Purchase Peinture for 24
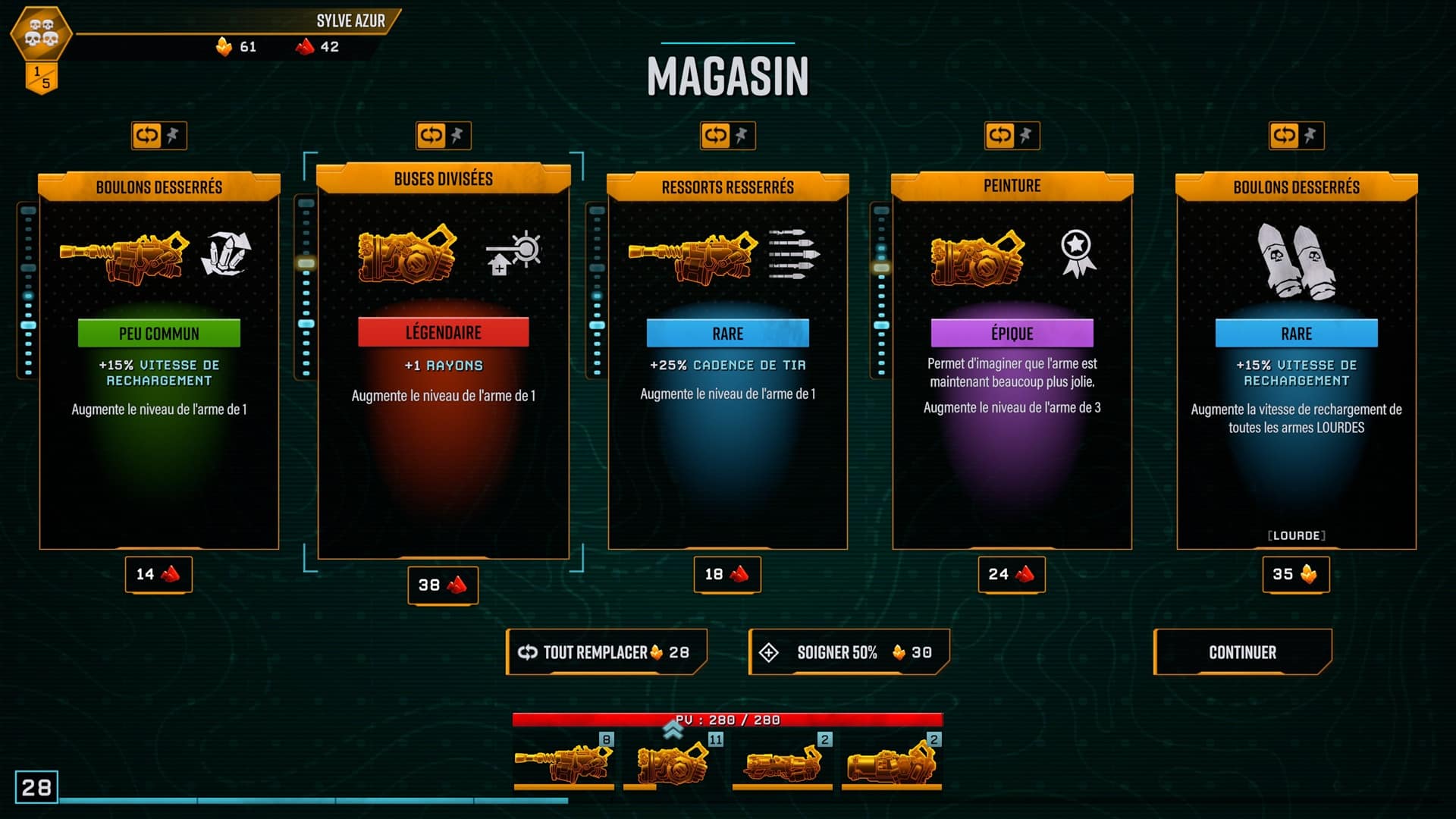Screen dimensions: 1456x819 click(1012, 574)
